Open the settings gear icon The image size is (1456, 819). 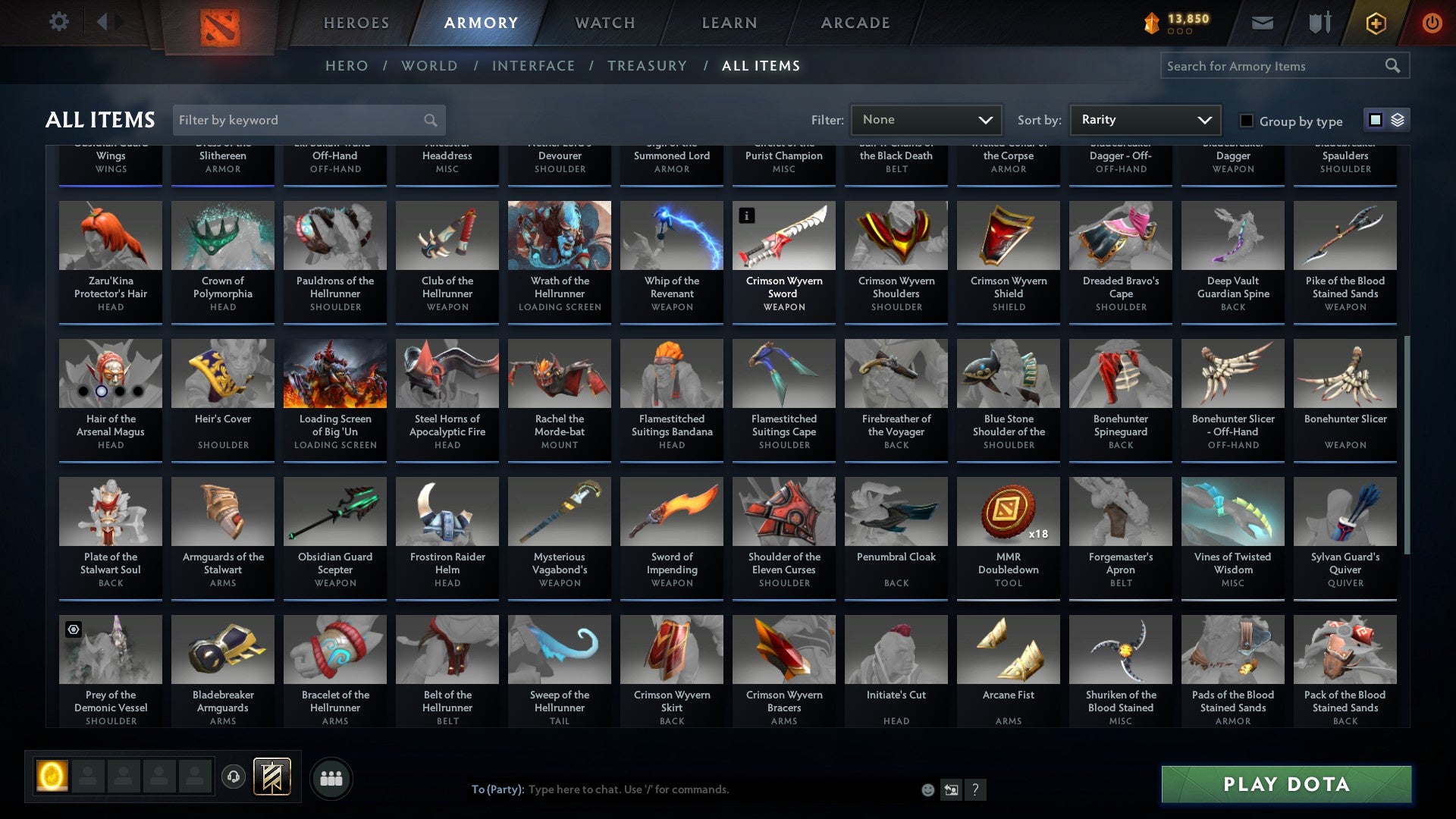(58, 22)
